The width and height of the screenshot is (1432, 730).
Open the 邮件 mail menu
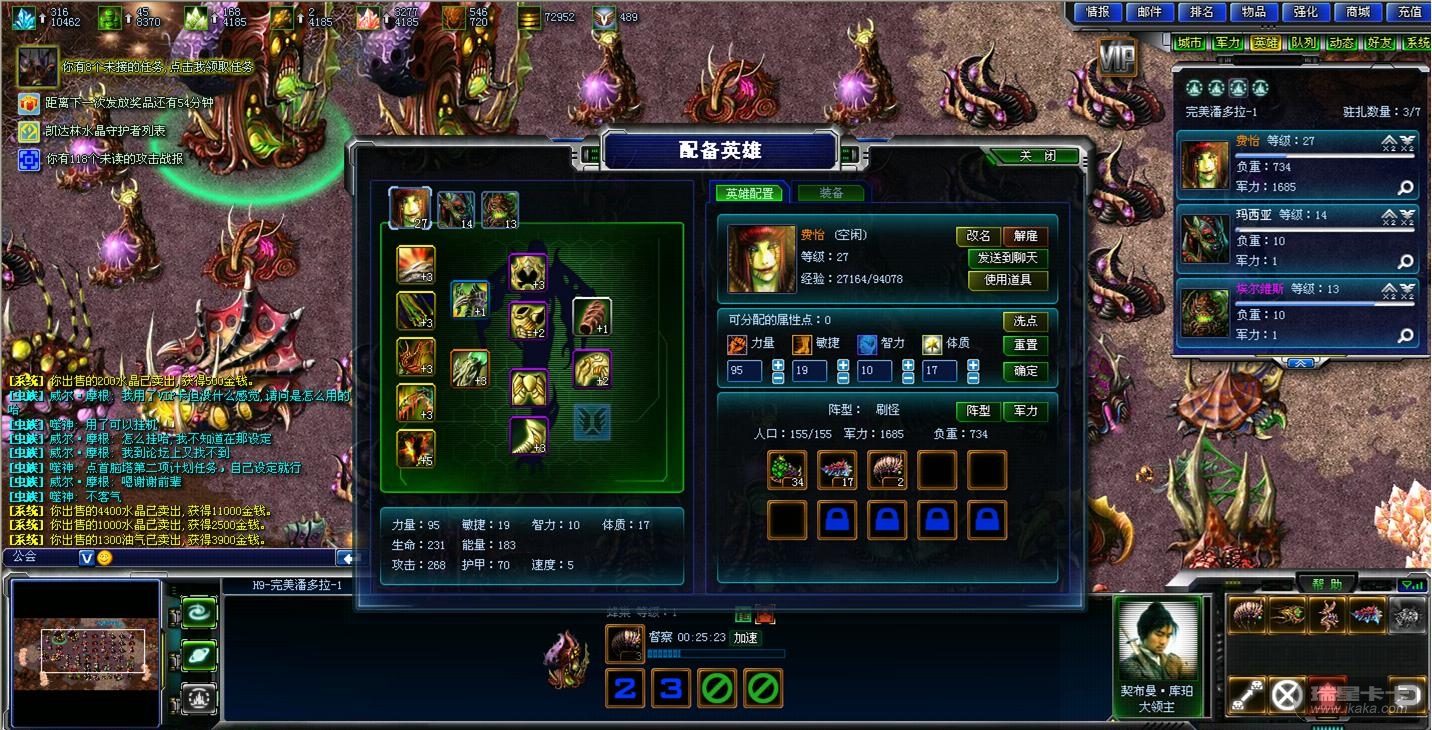(x=1150, y=12)
